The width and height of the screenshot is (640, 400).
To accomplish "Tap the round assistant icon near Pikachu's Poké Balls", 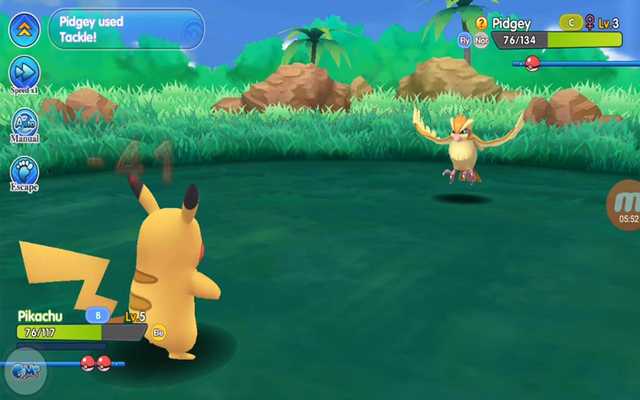I will [24, 371].
